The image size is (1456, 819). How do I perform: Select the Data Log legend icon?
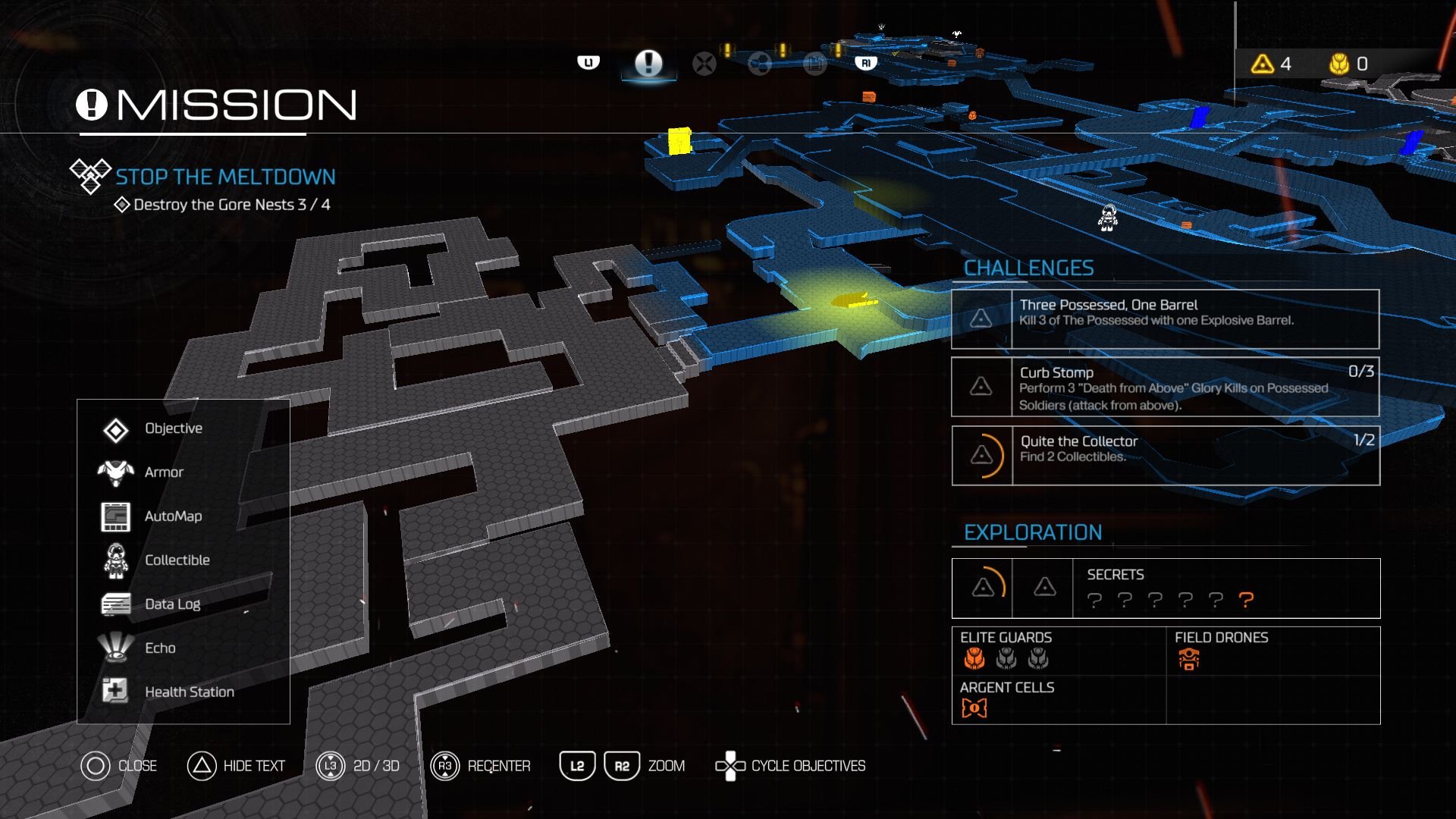pyautogui.click(x=115, y=603)
